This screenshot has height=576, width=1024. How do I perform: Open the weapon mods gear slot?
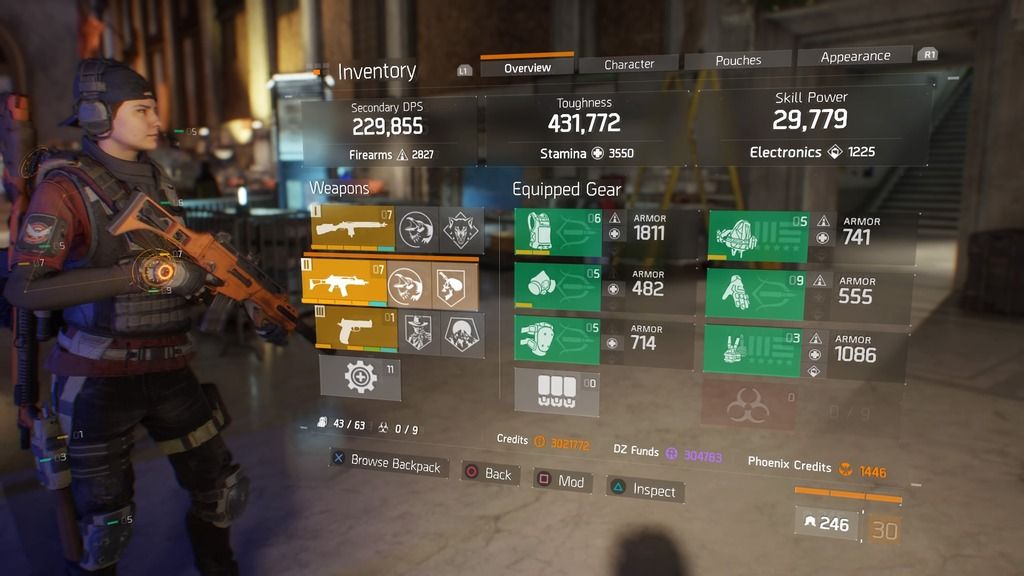[360, 377]
